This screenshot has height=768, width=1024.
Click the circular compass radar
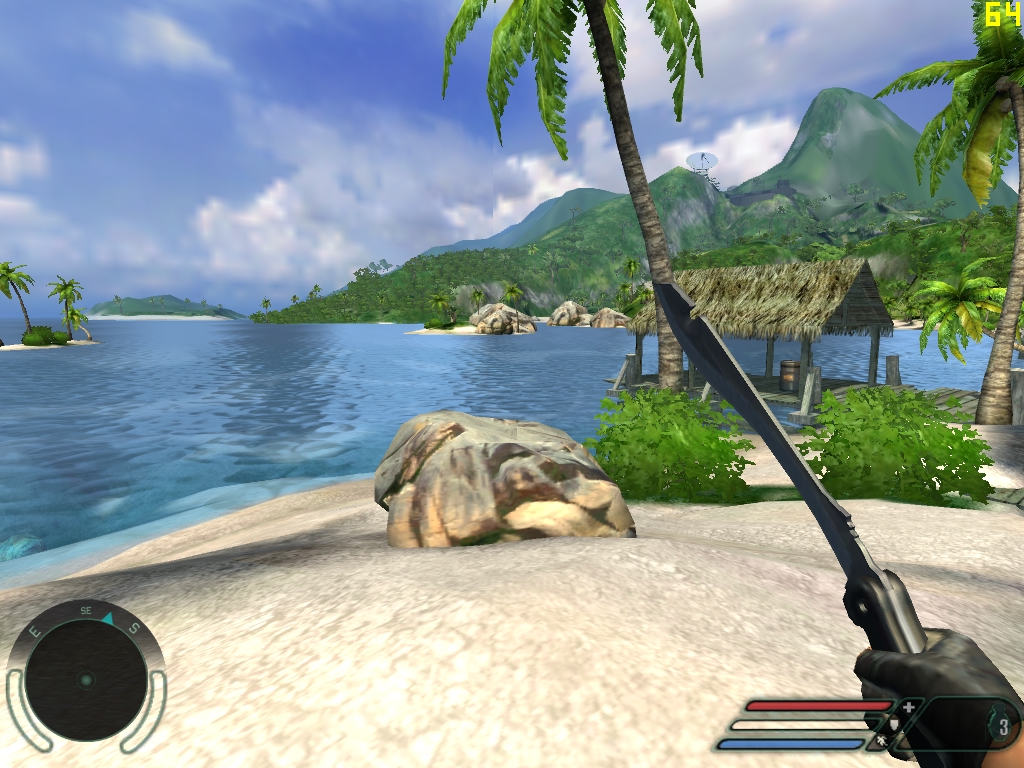[86, 680]
